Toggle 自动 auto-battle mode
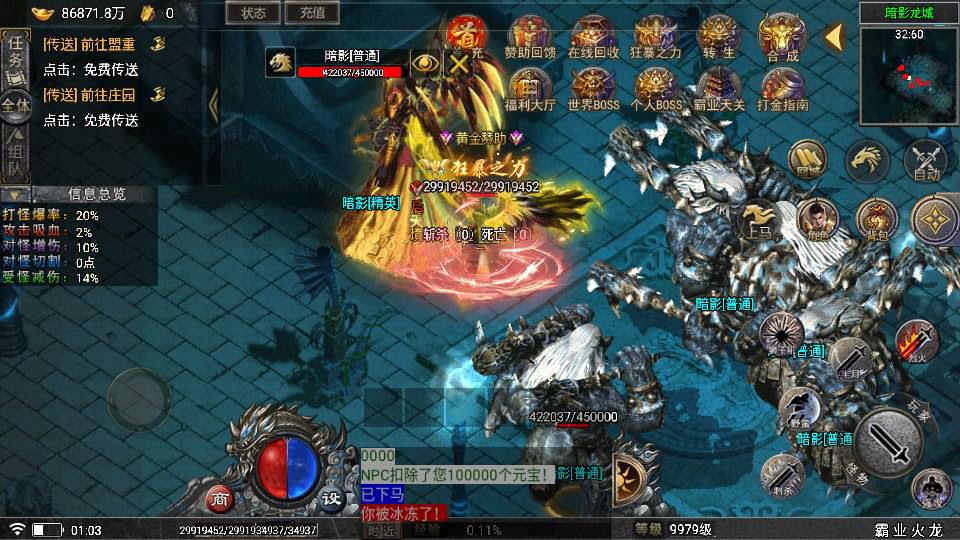The width and height of the screenshot is (960, 540). click(926, 160)
